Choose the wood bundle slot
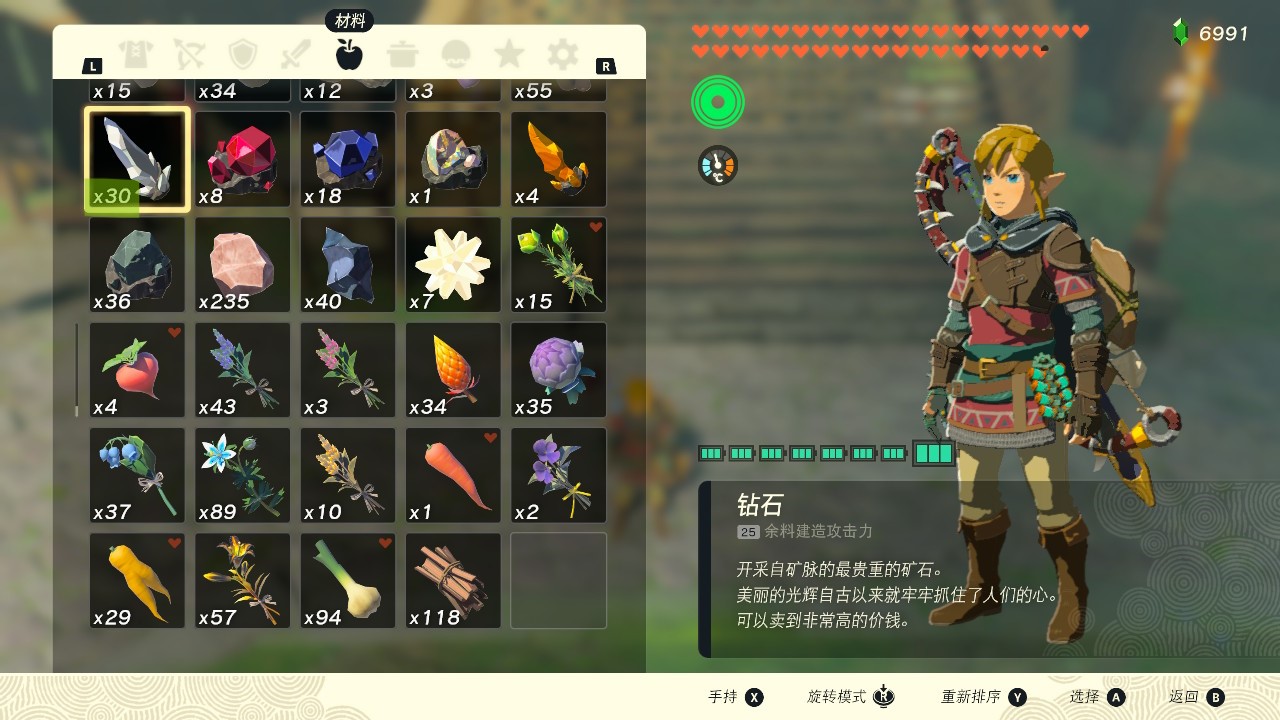Screen dimensions: 1280x720 point(453,581)
